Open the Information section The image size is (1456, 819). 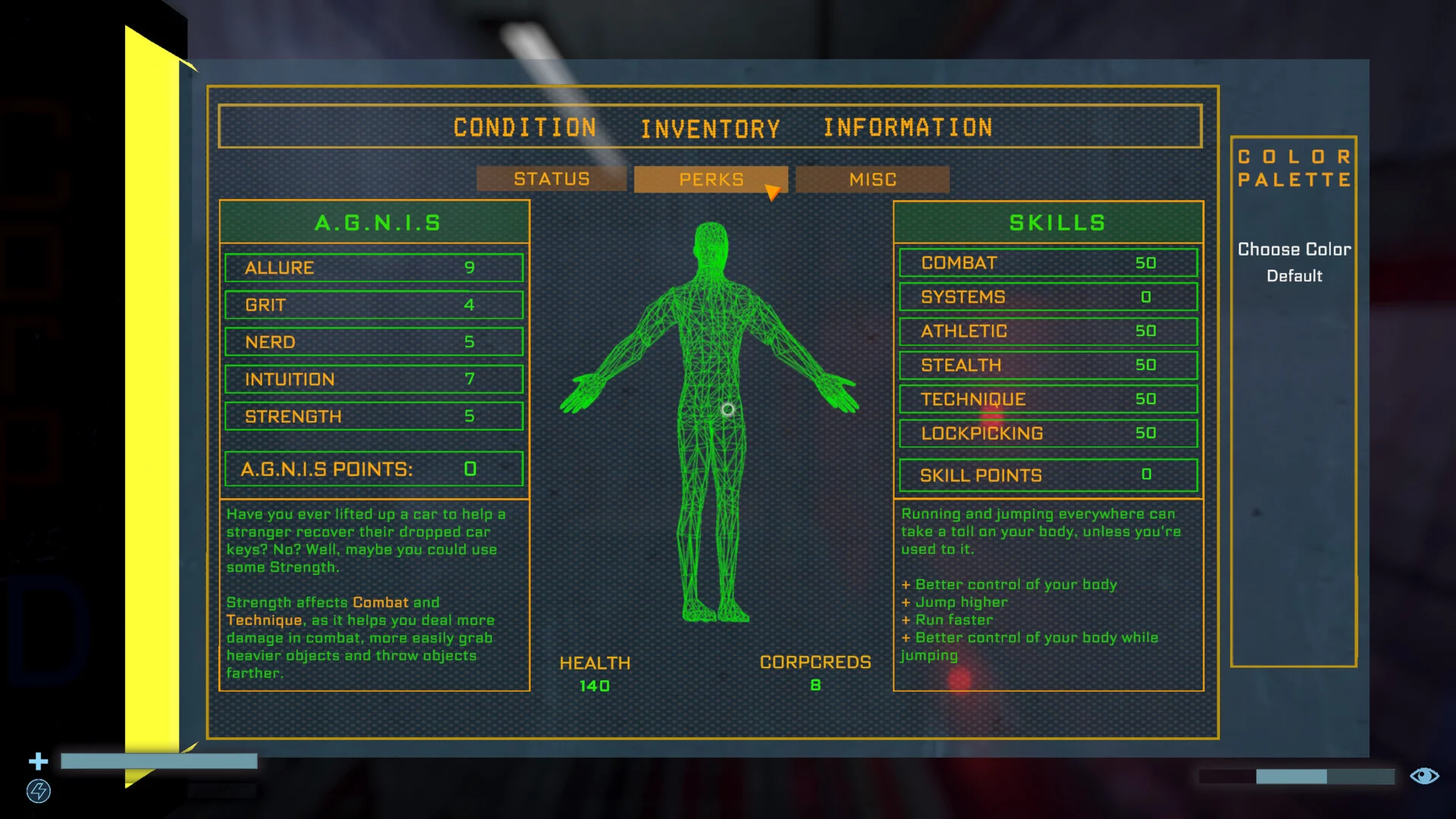pos(908,127)
